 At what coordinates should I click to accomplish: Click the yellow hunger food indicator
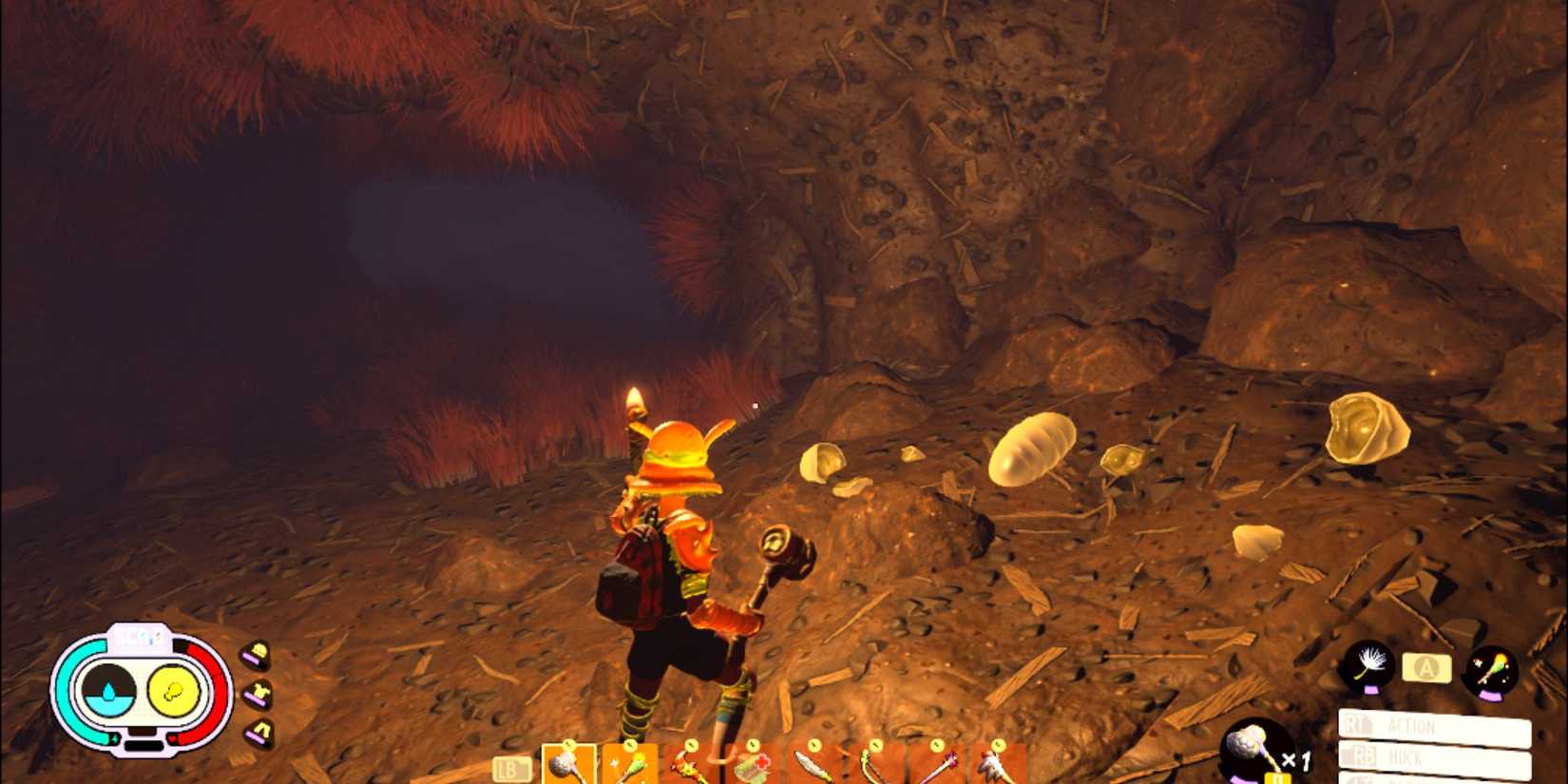(173, 692)
